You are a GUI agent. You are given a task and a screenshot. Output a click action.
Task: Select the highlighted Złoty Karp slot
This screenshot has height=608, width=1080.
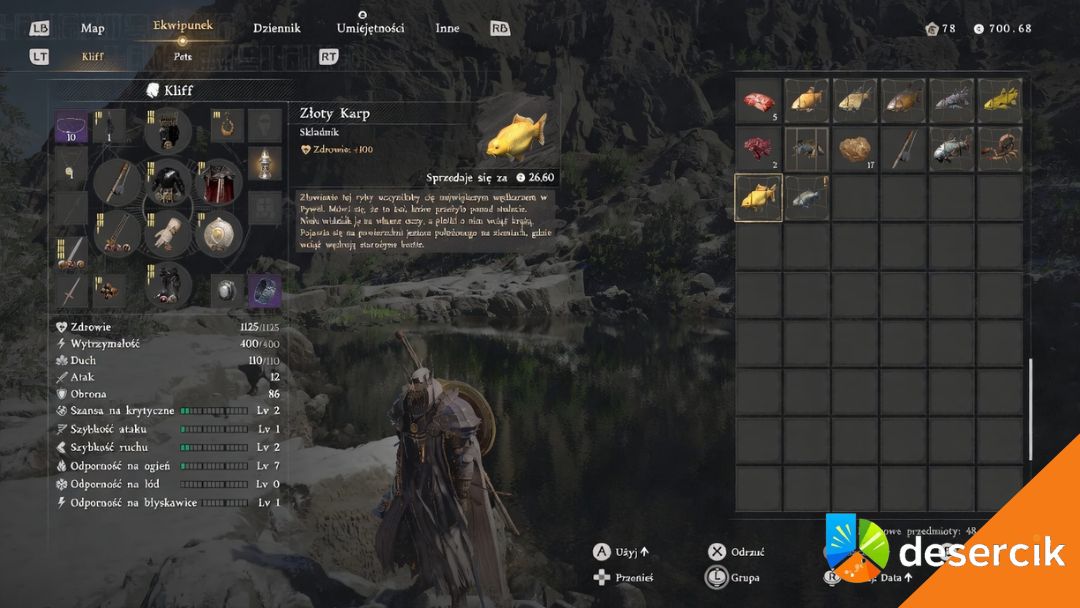click(x=758, y=197)
